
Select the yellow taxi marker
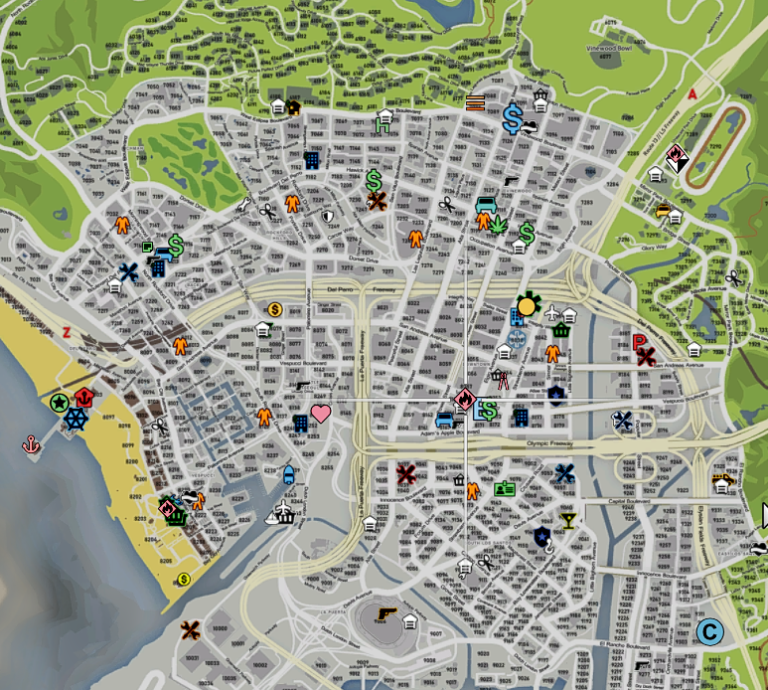[x=663, y=210]
